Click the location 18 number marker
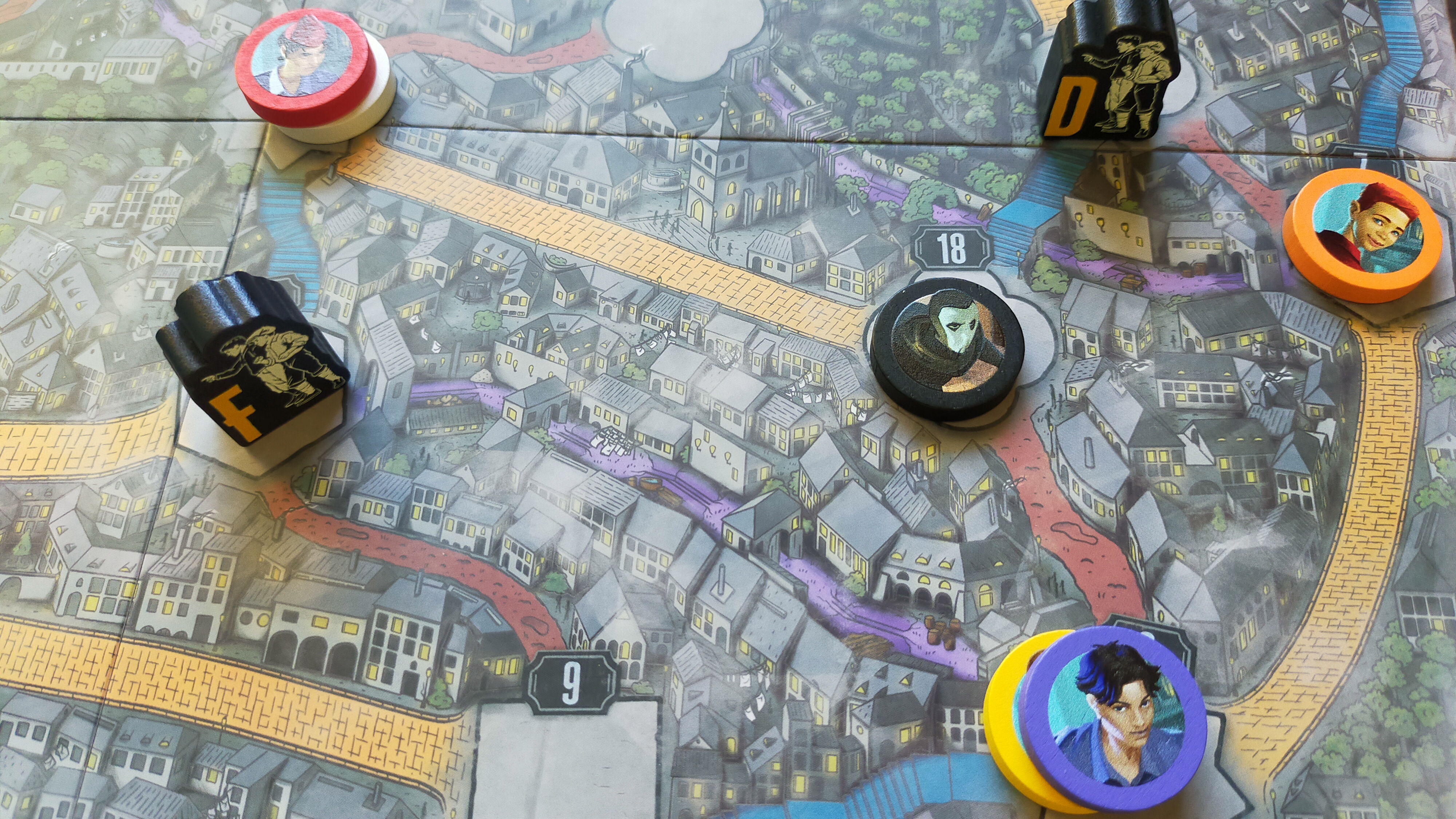Screen dimensions: 1456x819 [952, 249]
